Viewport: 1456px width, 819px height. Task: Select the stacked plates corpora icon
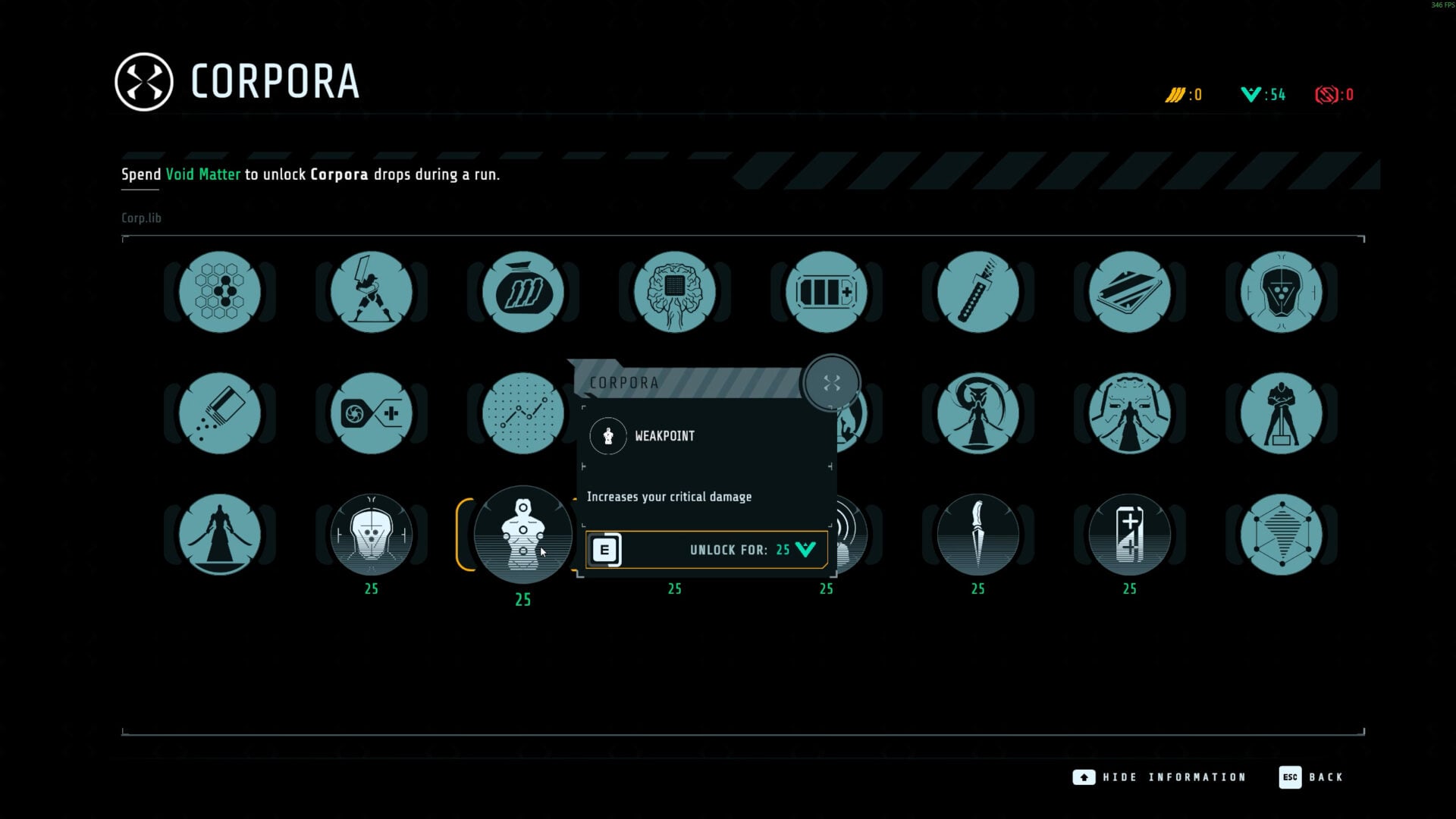(x=1130, y=292)
